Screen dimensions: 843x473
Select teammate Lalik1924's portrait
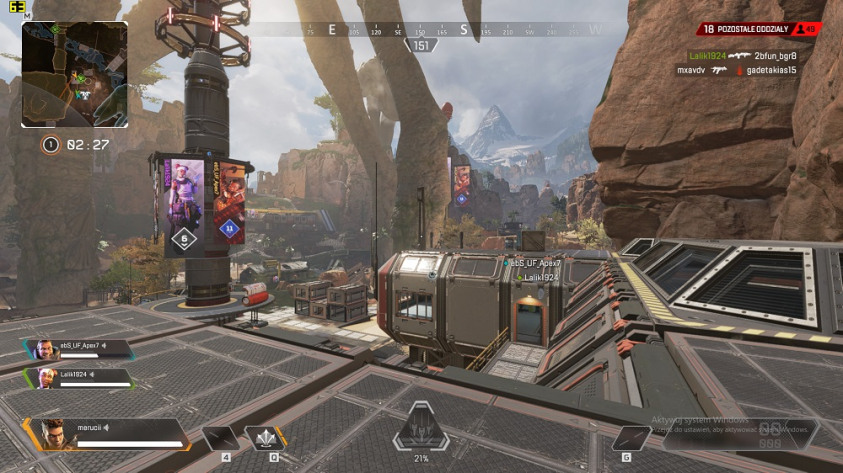(x=44, y=378)
